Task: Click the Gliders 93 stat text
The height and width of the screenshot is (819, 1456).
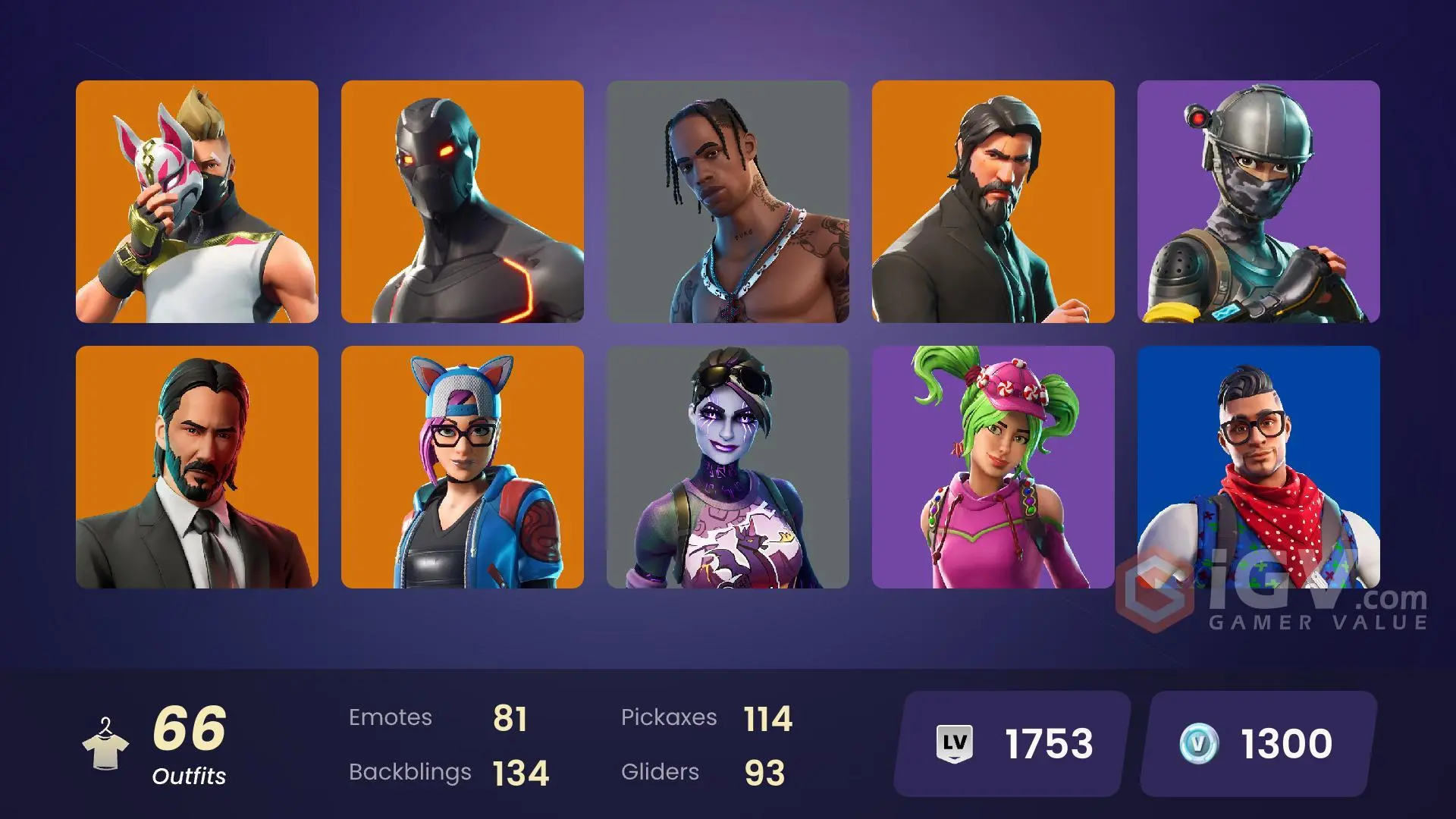Action: coord(705,772)
